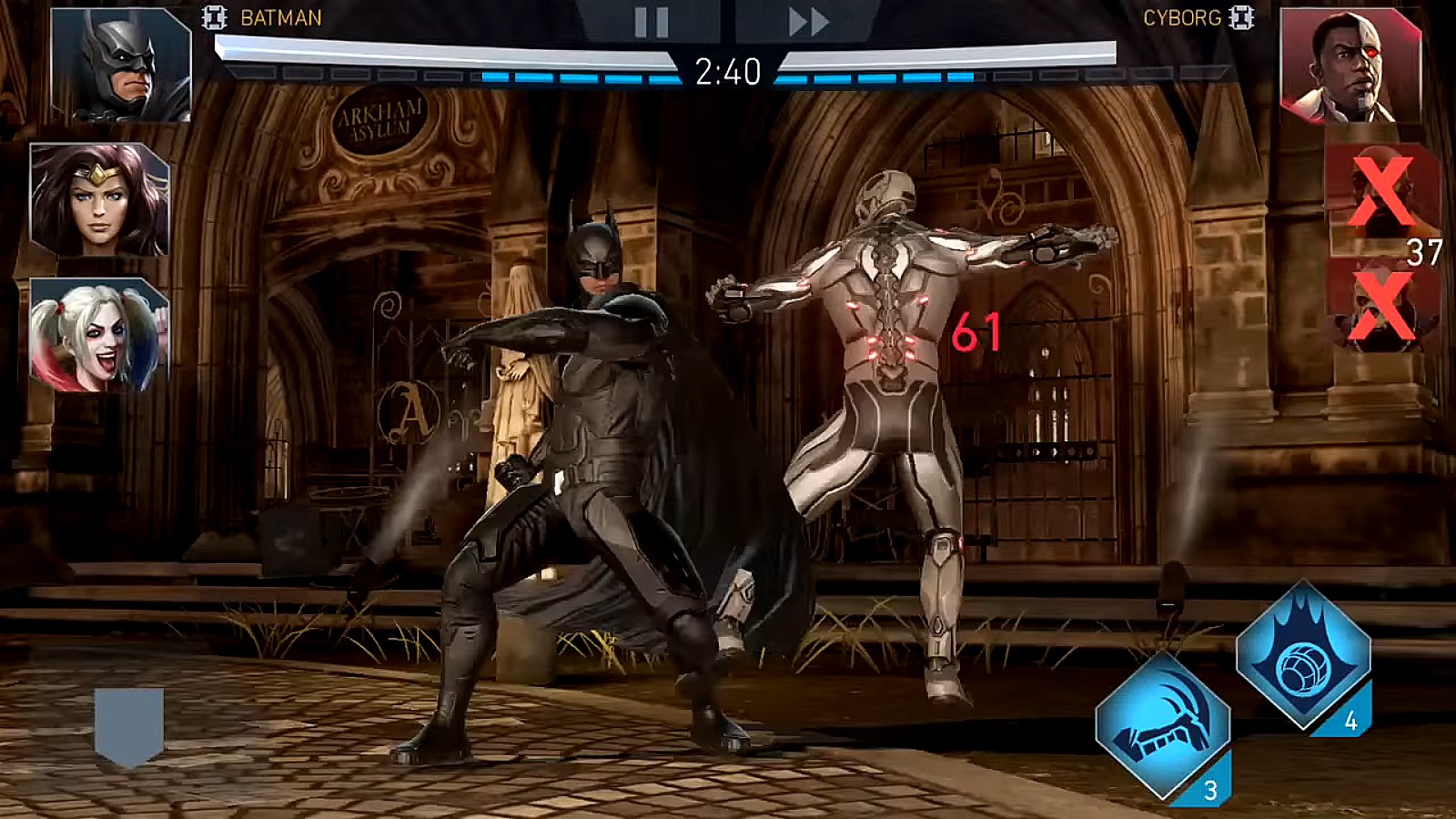Enable fast-forward for the battle
This screenshot has height=819, width=1456.
click(x=797, y=20)
